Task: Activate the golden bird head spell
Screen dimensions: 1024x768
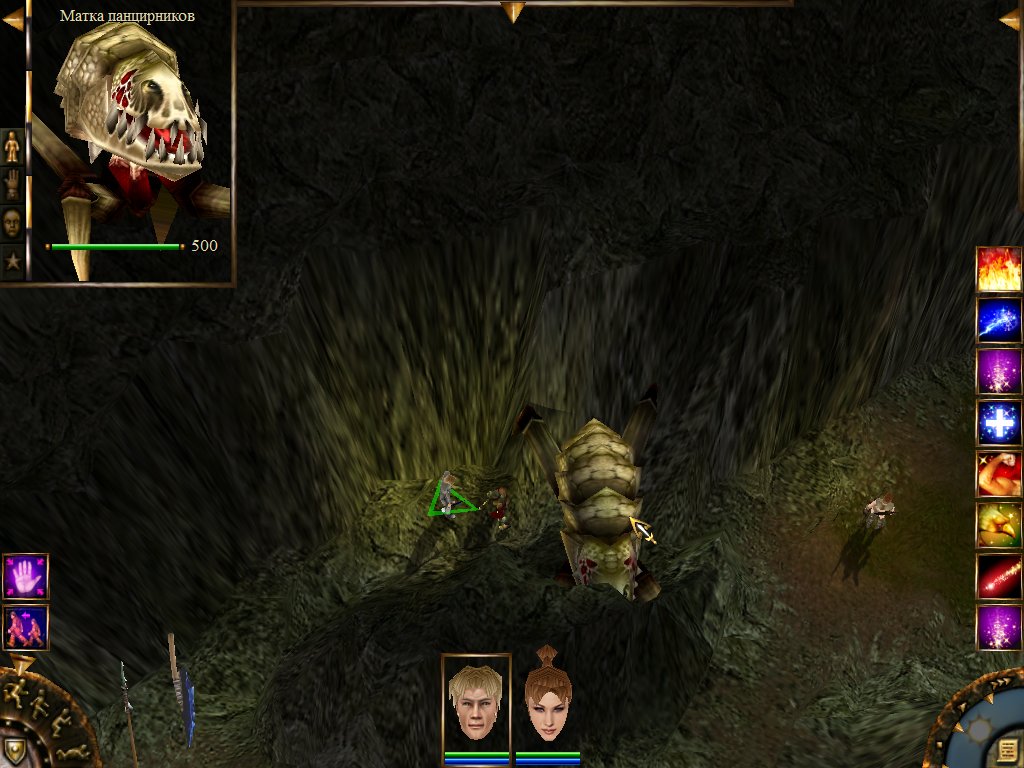Action: click(x=998, y=525)
